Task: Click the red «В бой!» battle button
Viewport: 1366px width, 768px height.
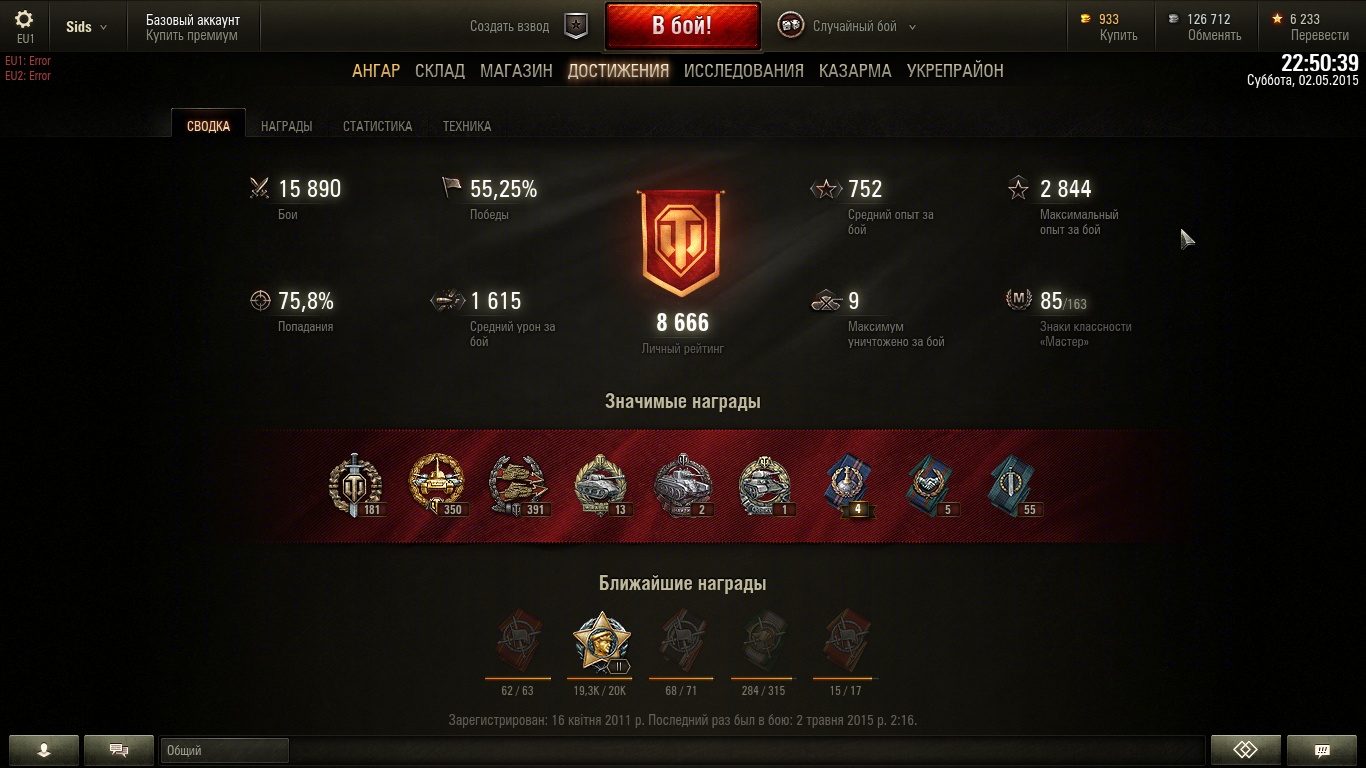Action: pyautogui.click(x=681, y=26)
